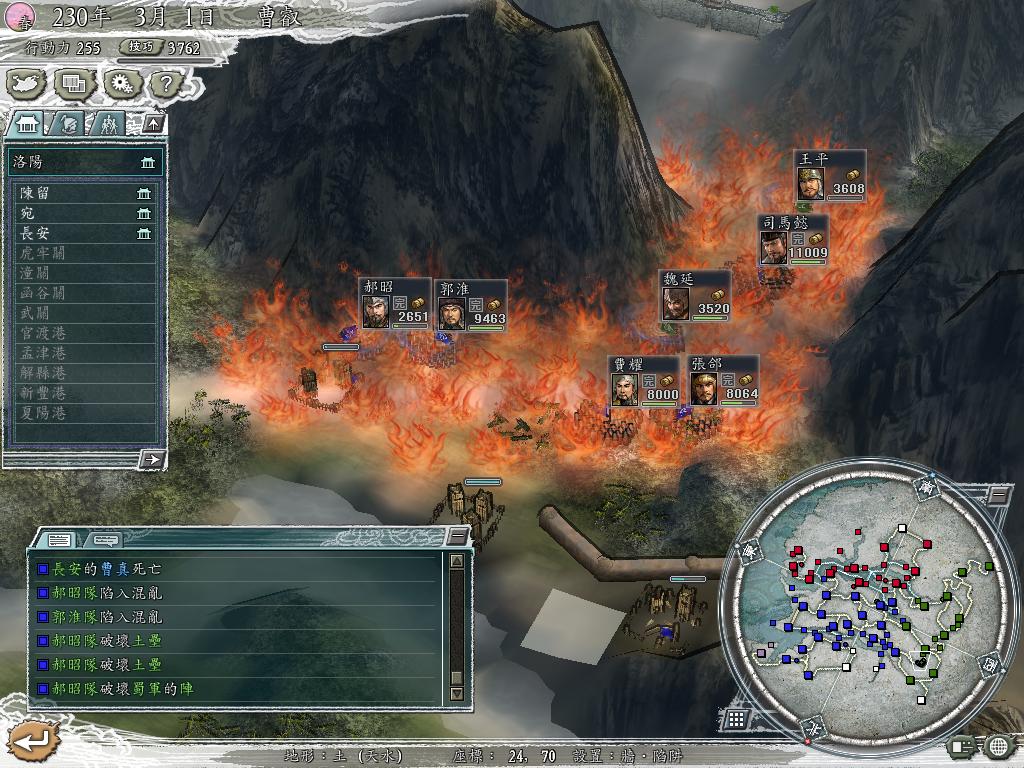Toggle the grid button beside the minimap
The width and height of the screenshot is (1024, 768).
click(x=736, y=718)
